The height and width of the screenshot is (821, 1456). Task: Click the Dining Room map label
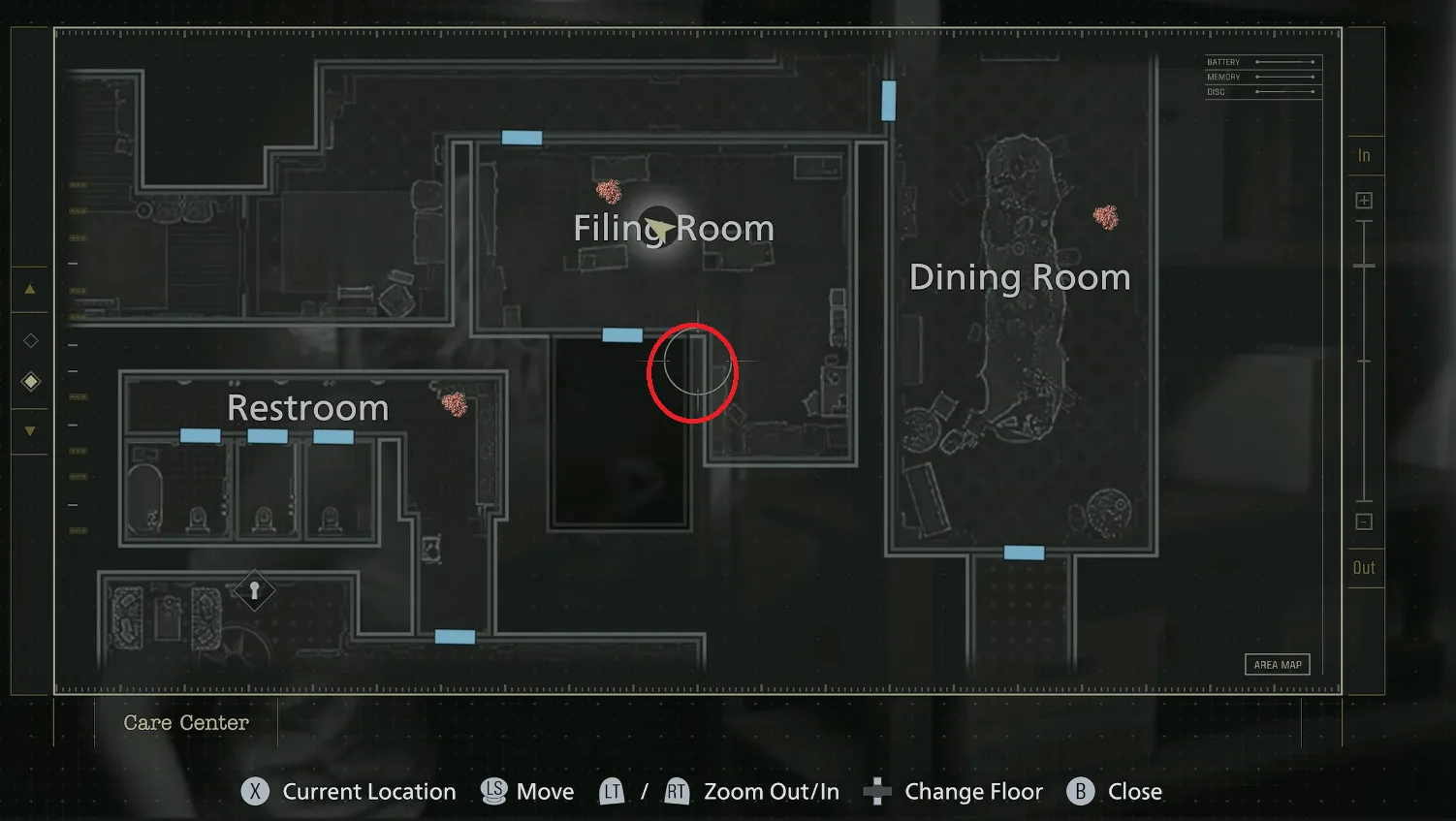[1020, 278]
